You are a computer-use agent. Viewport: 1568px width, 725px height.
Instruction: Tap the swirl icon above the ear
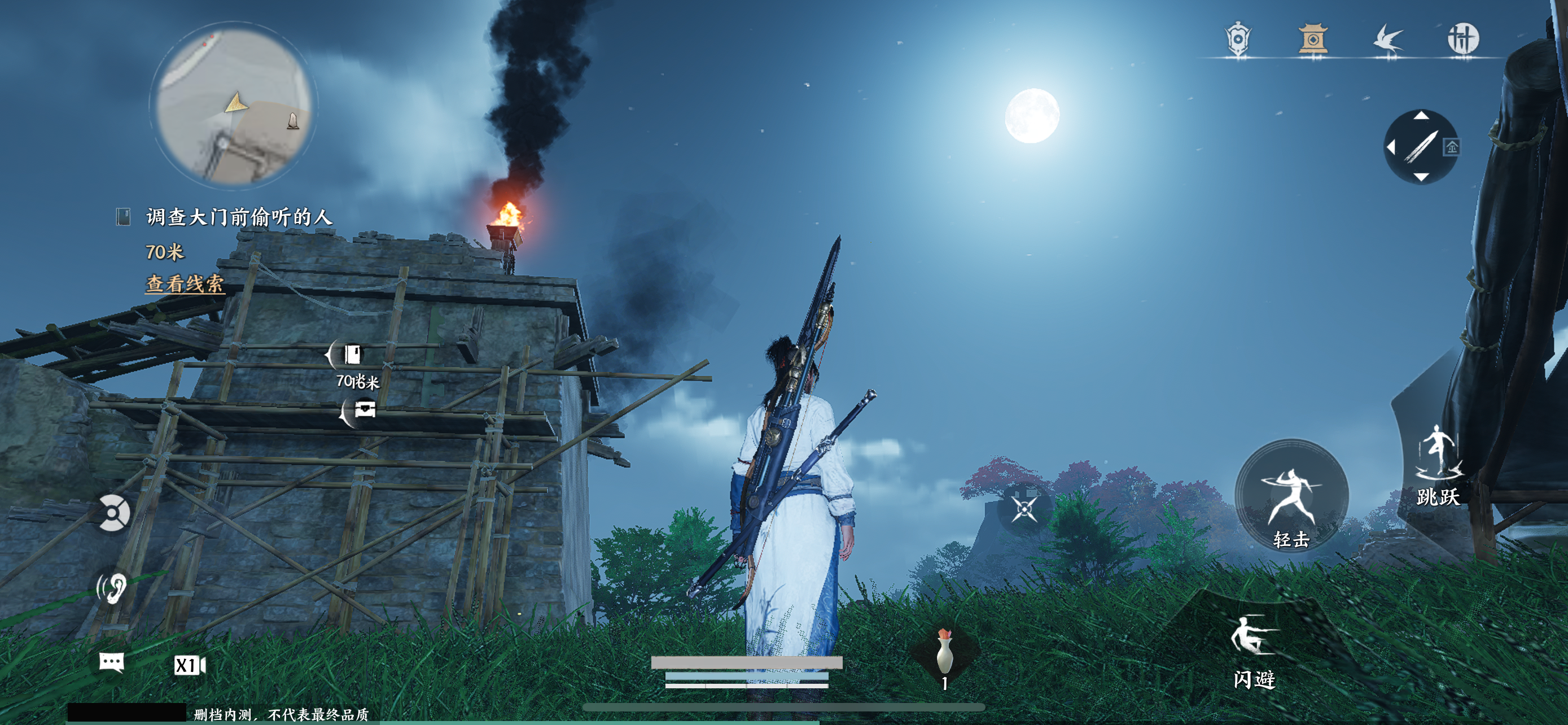pos(113,513)
